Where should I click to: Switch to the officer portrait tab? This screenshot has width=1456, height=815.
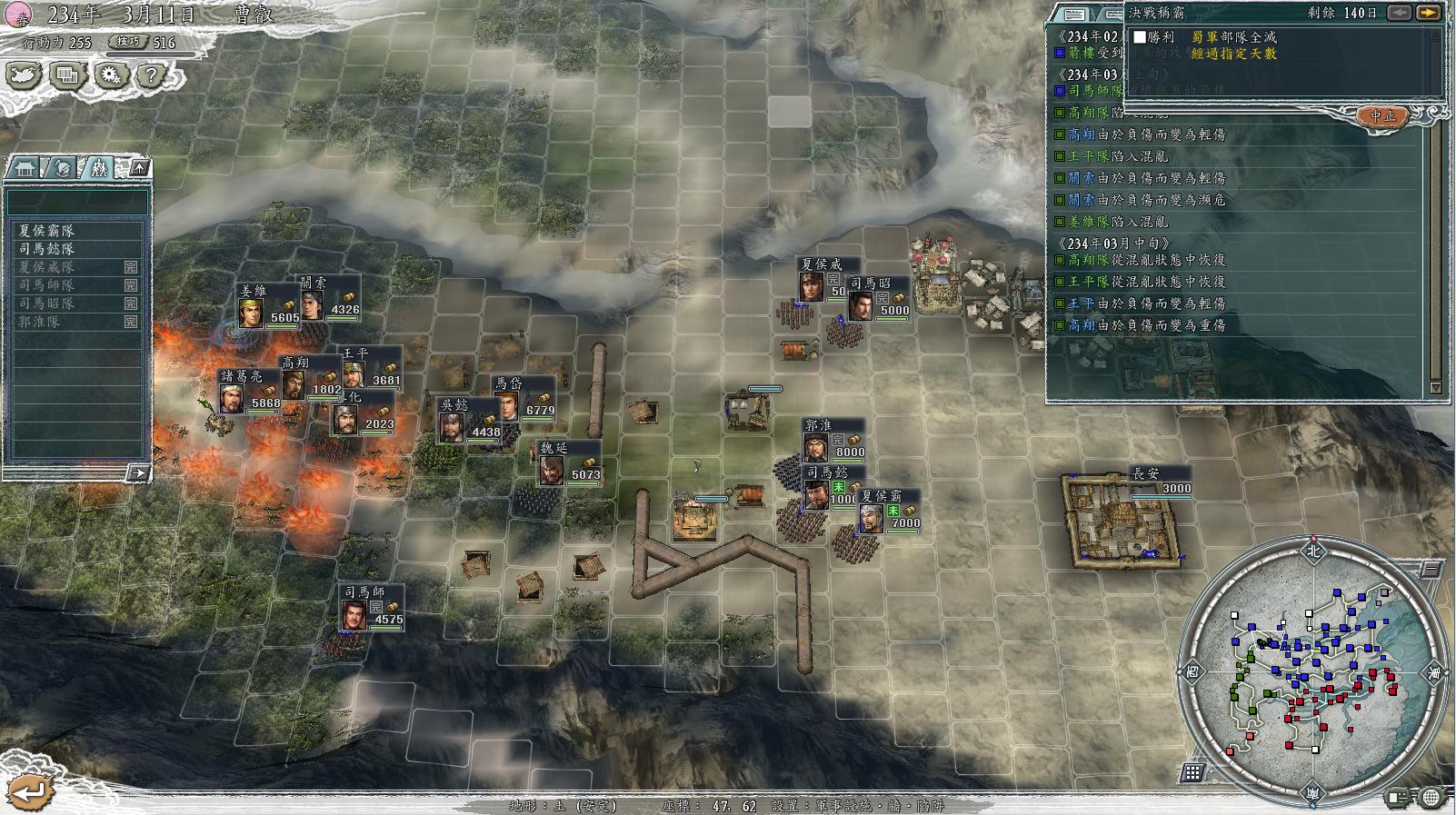click(x=62, y=168)
